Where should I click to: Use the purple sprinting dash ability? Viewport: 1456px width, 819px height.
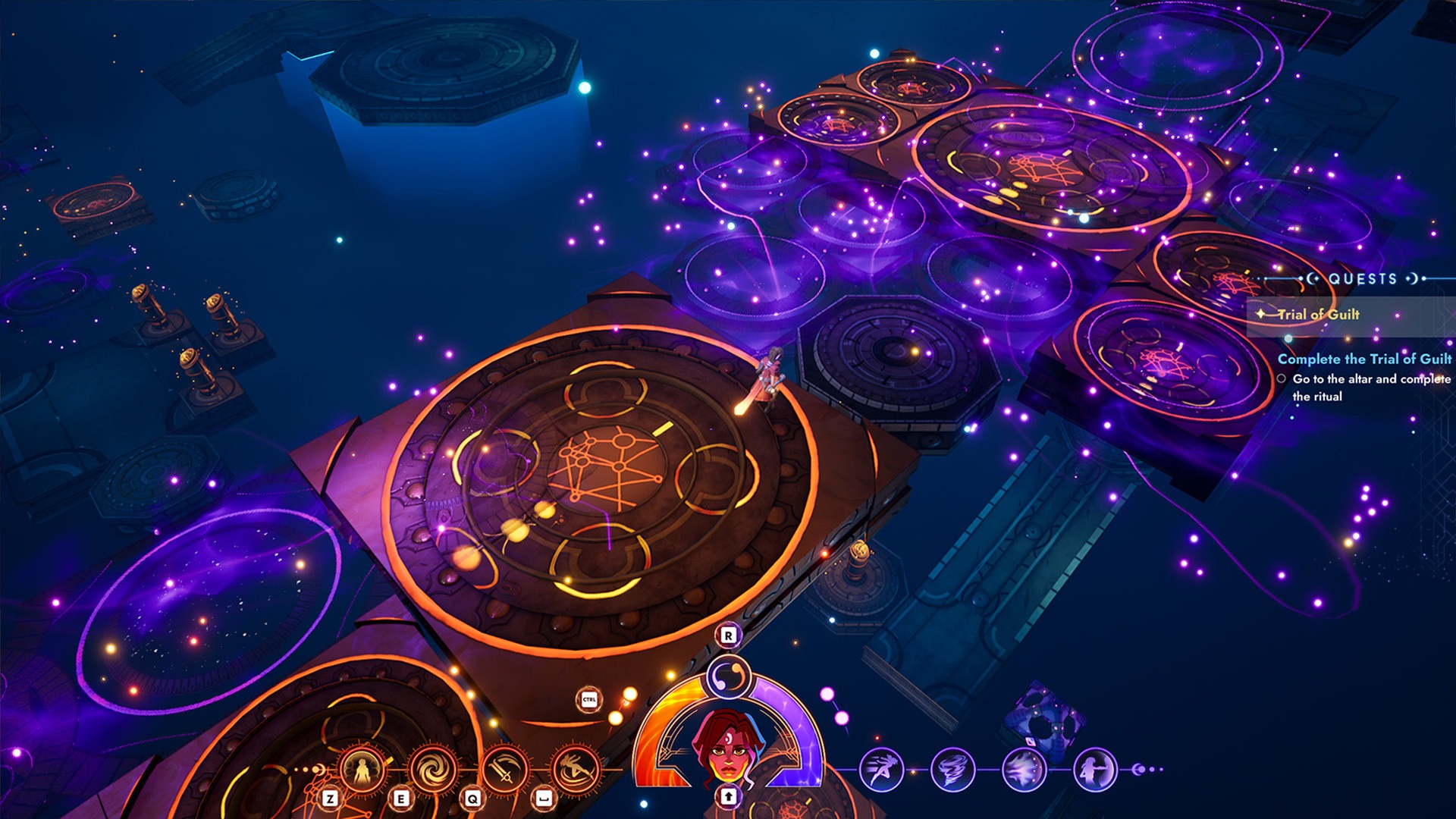click(881, 770)
